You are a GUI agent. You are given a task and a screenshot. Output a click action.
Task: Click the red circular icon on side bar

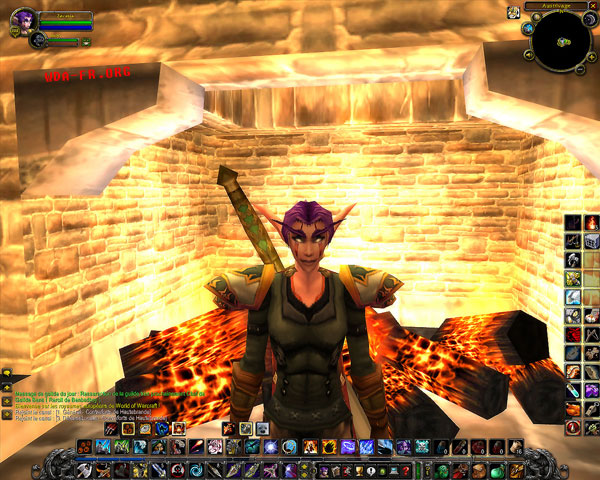click(x=572, y=427)
